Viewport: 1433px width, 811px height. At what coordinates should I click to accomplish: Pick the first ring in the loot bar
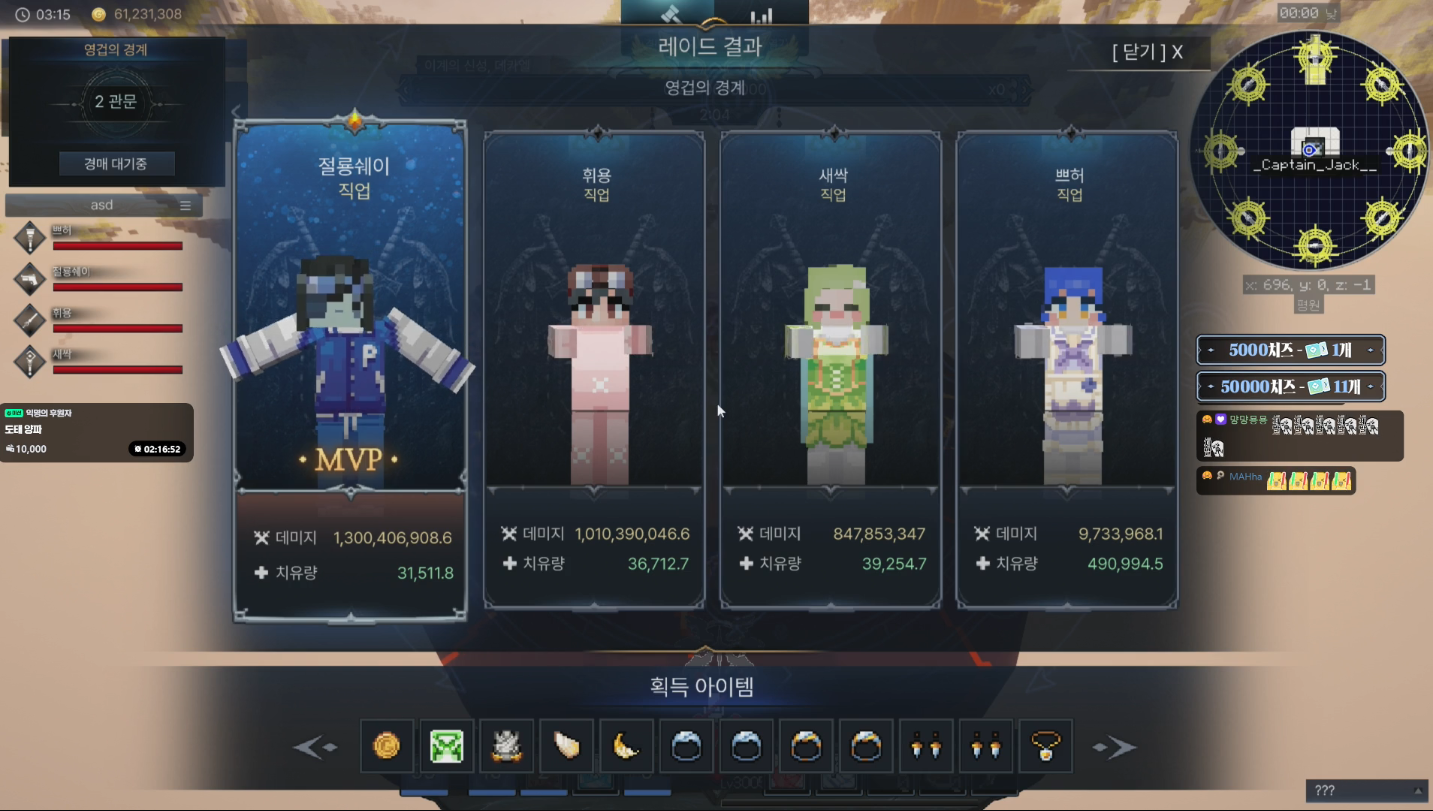tap(687, 746)
